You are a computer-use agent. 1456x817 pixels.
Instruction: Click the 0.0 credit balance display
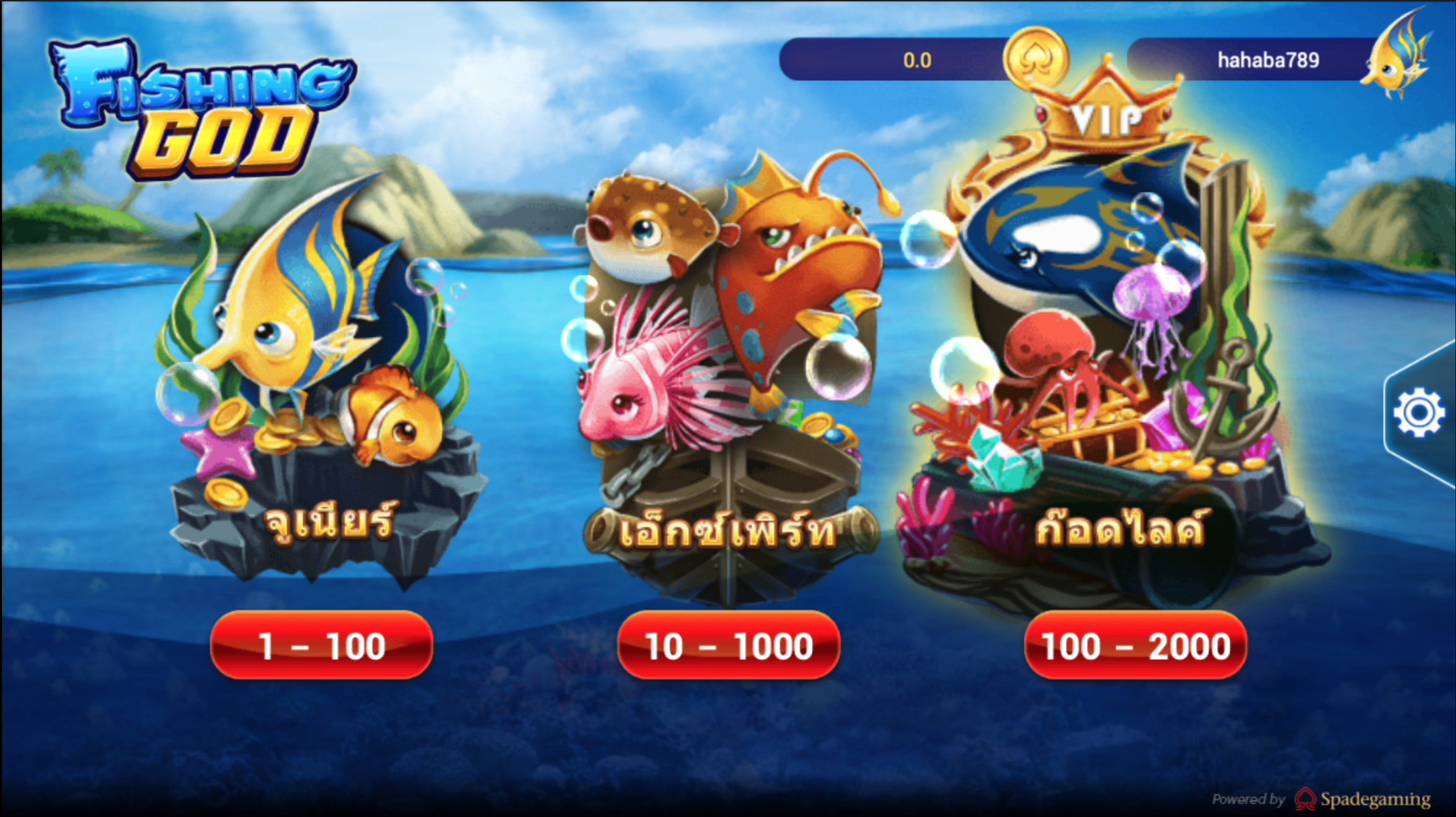[x=917, y=59]
